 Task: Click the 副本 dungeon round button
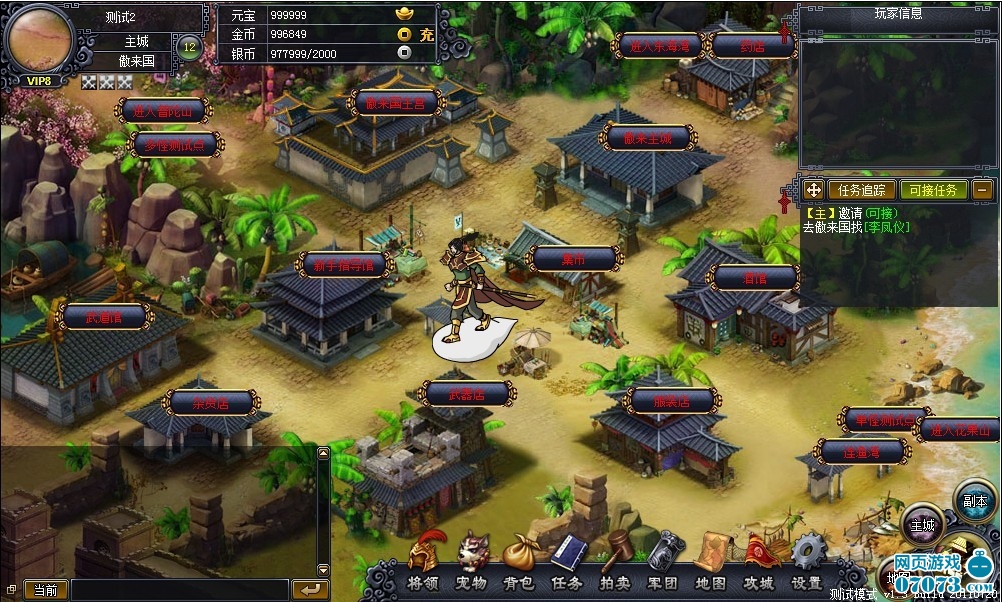coord(975,501)
